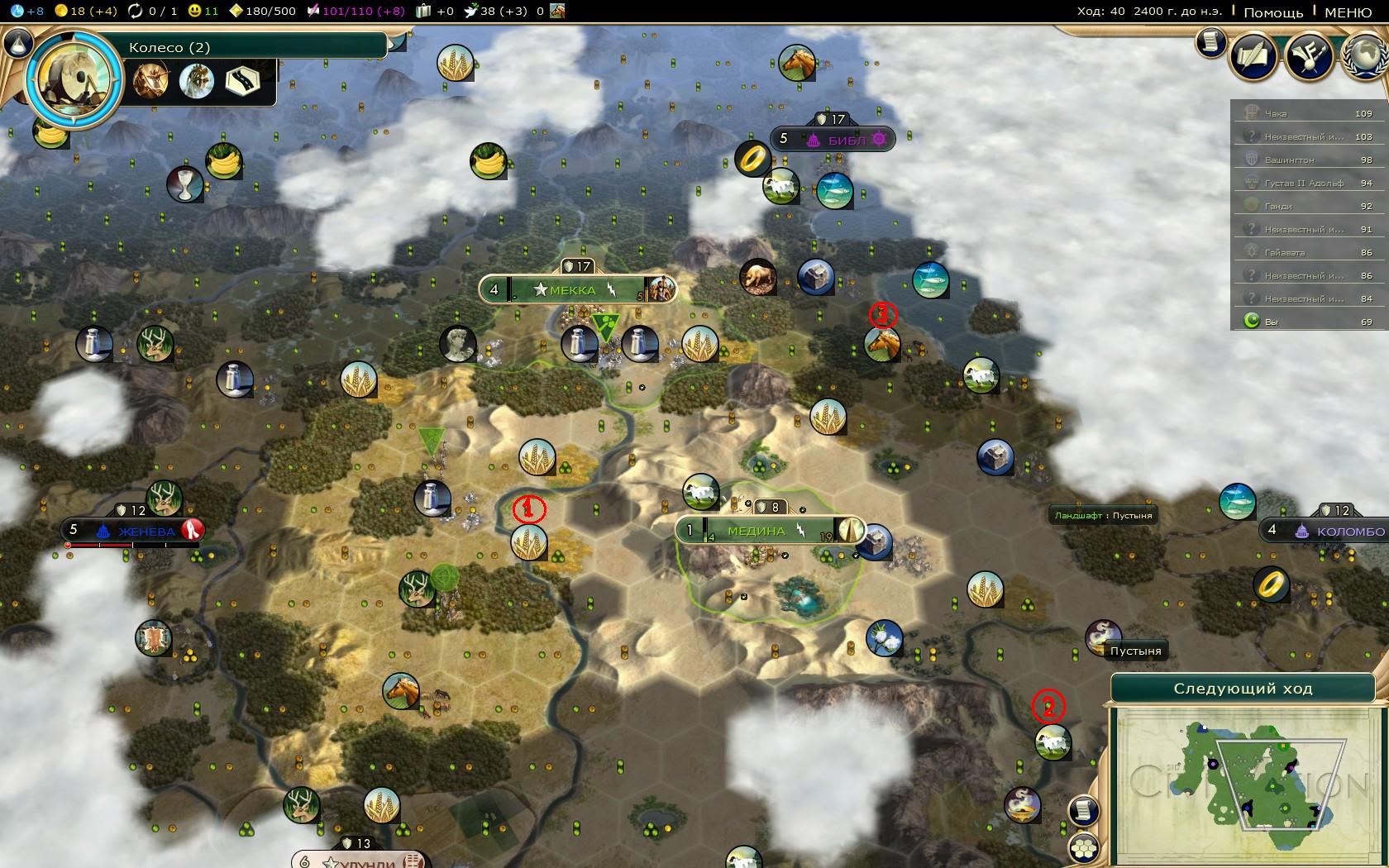
Task: Select the Мекка city banner
Action: point(572,289)
